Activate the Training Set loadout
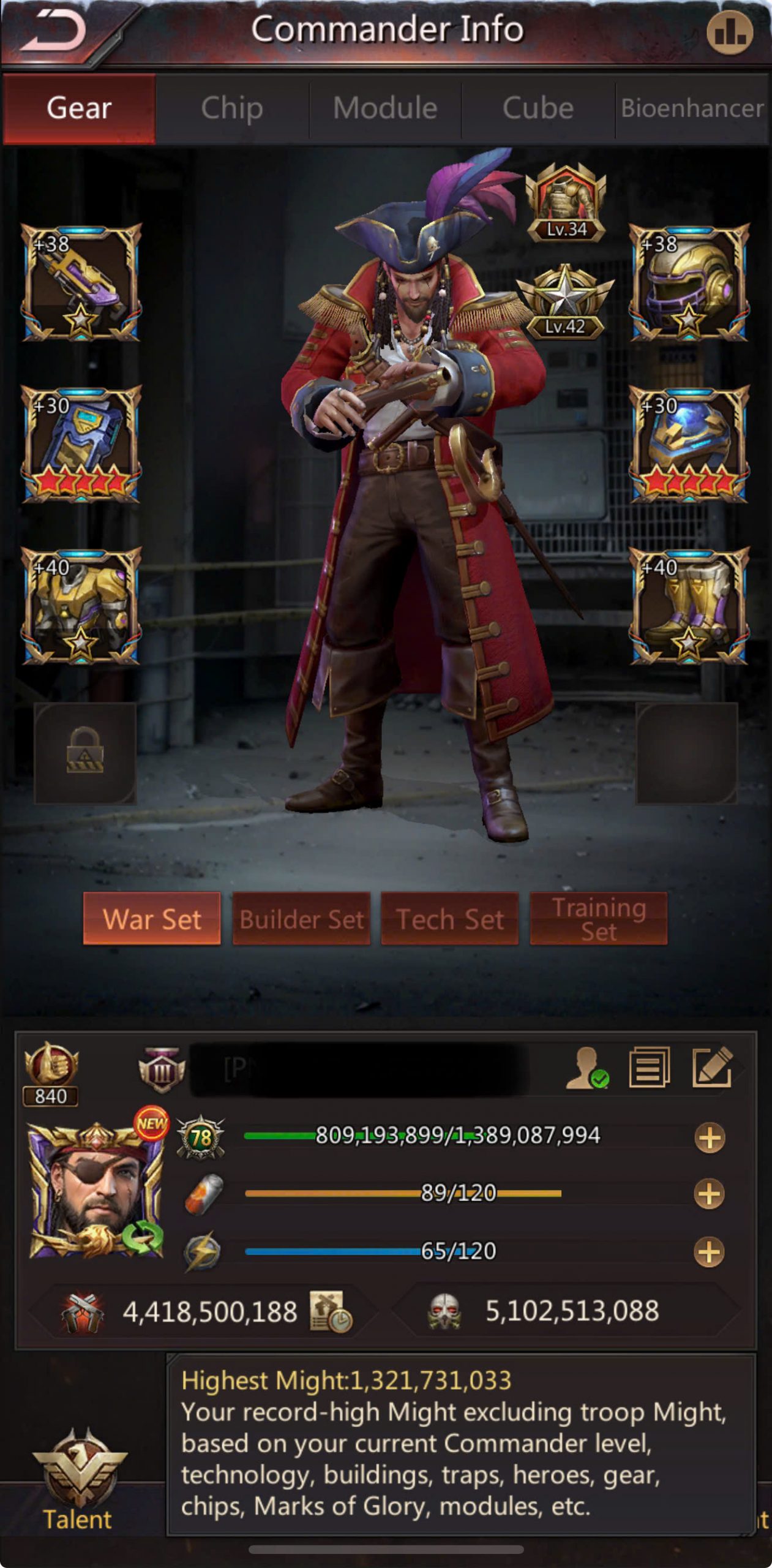 598,919
